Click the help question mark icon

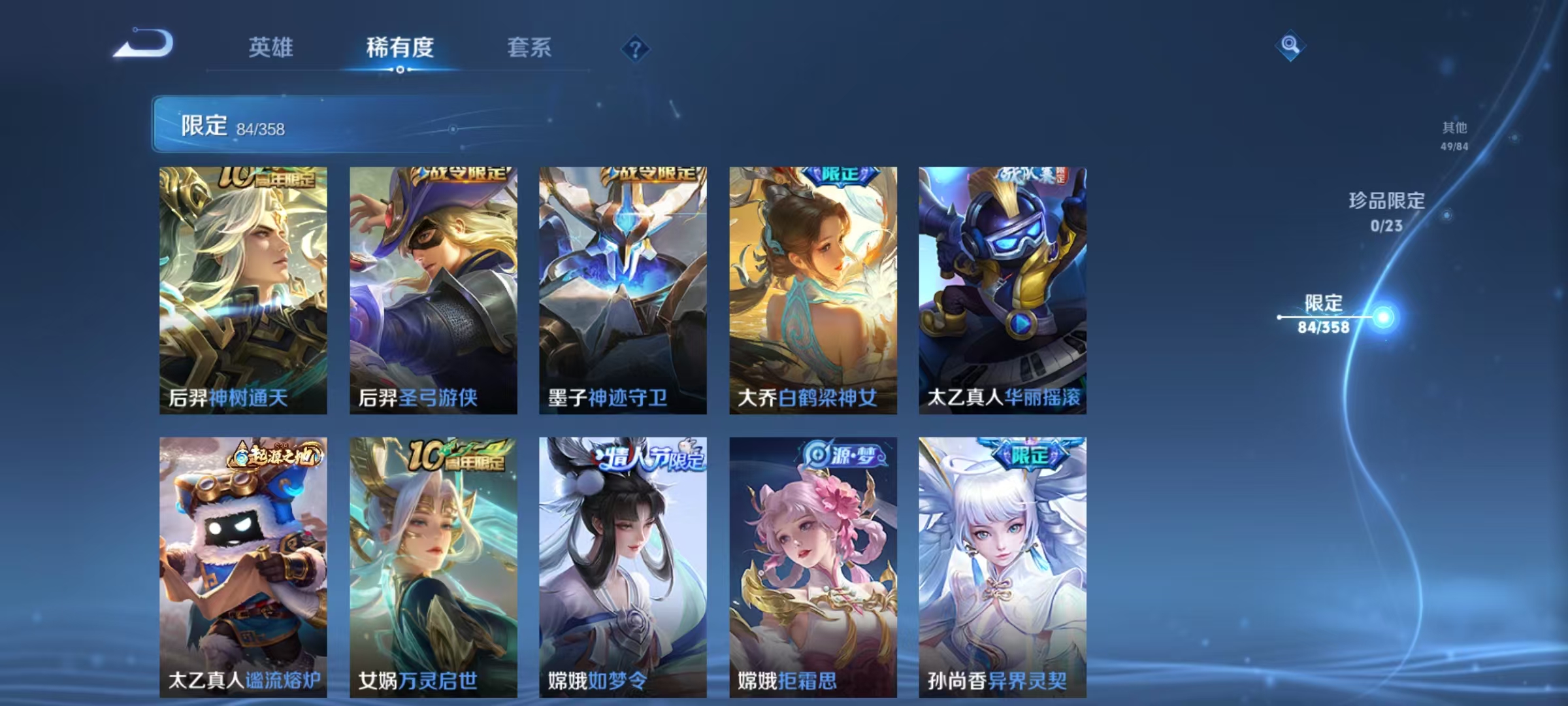click(637, 49)
